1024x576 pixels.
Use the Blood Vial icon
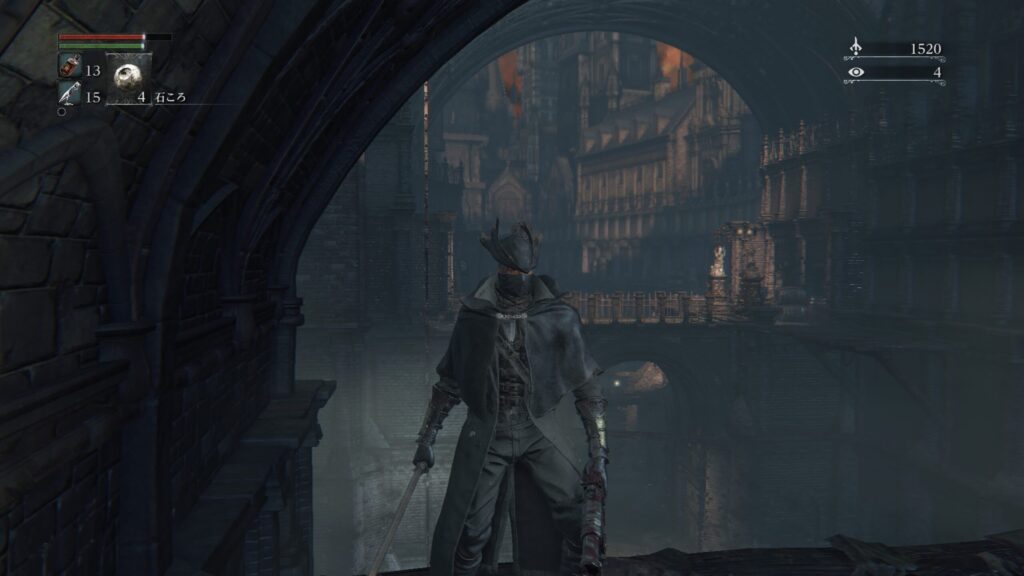click(x=70, y=68)
